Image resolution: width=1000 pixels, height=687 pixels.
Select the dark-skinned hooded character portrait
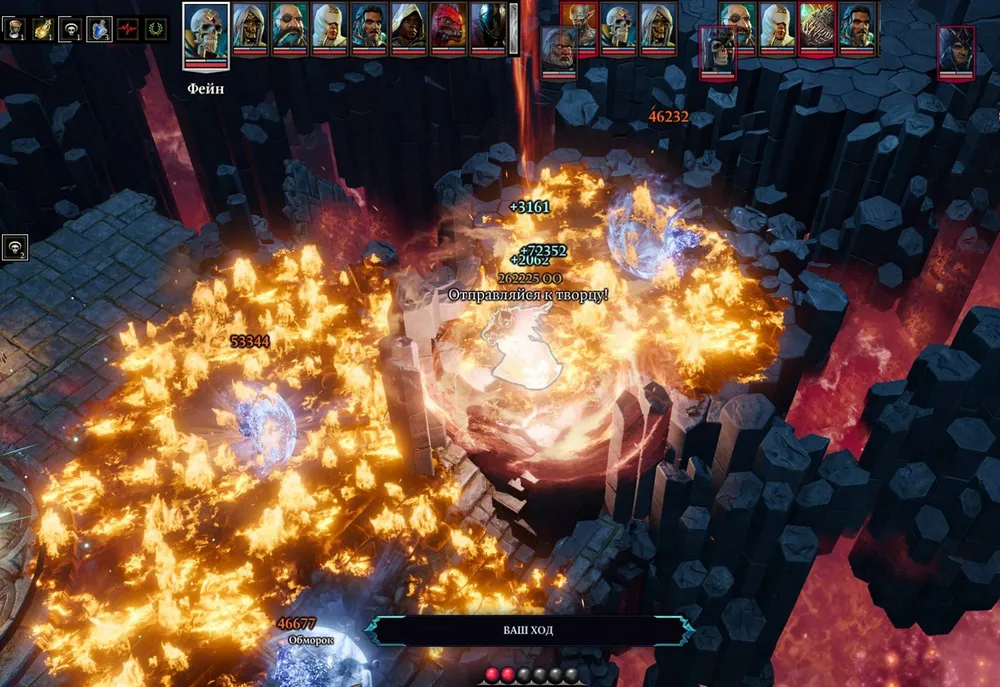(408, 25)
